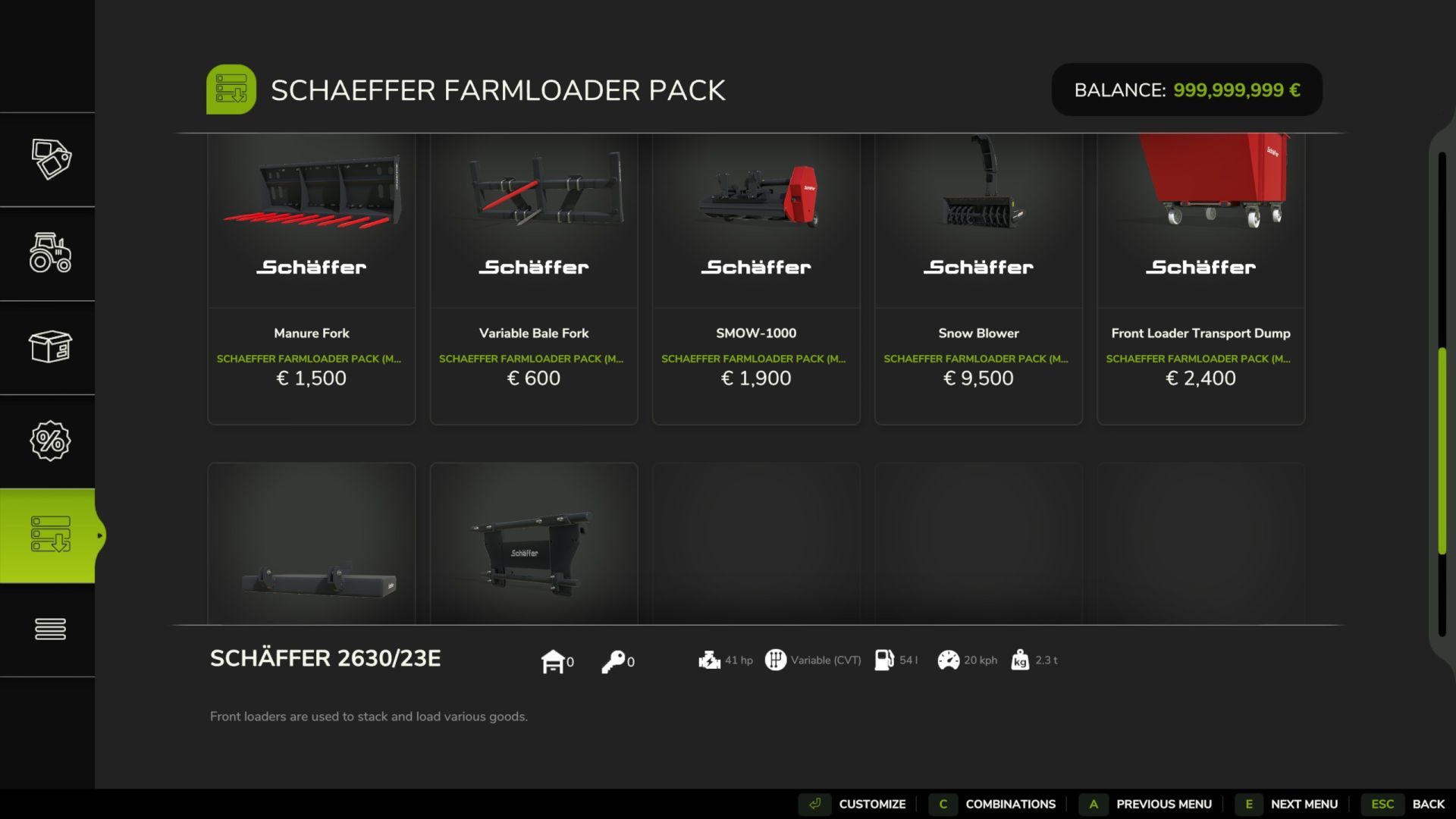Click the garage ownership icon showing 0
Screen dimensions: 1456x819
coord(553,661)
